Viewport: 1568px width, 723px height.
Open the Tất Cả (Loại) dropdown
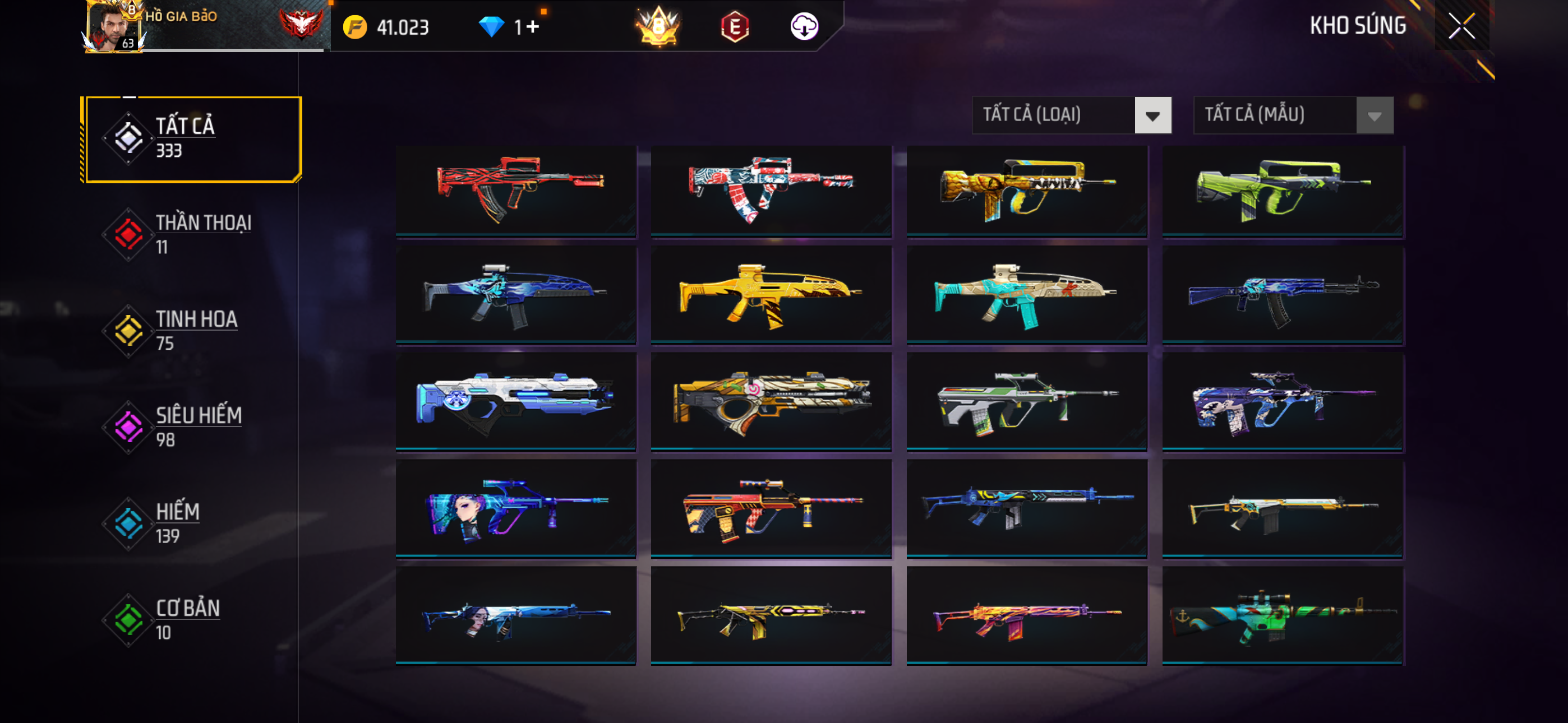pos(1071,115)
